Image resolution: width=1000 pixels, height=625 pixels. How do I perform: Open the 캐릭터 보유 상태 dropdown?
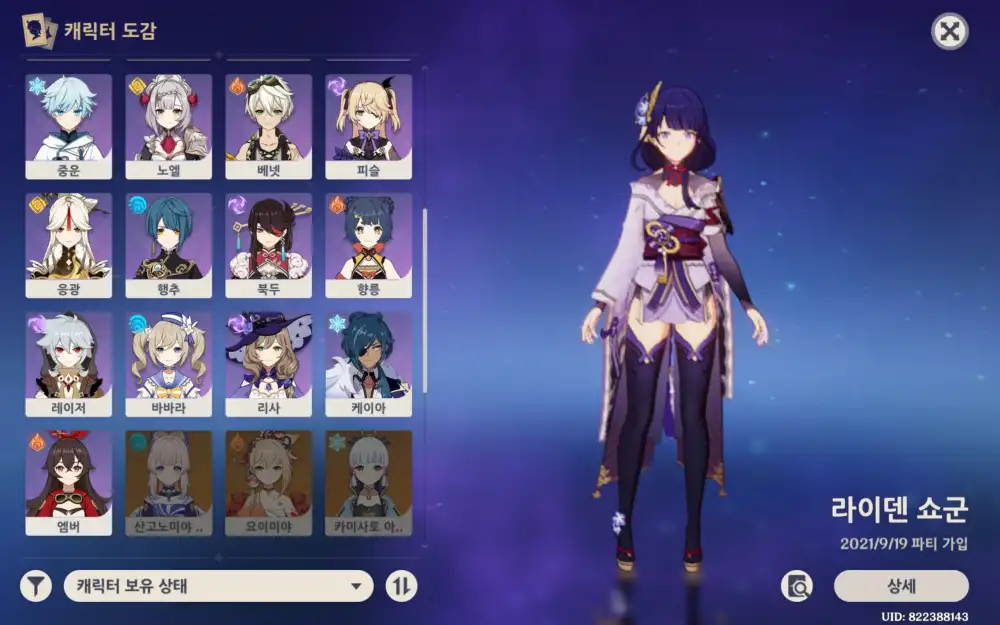[x=218, y=586]
